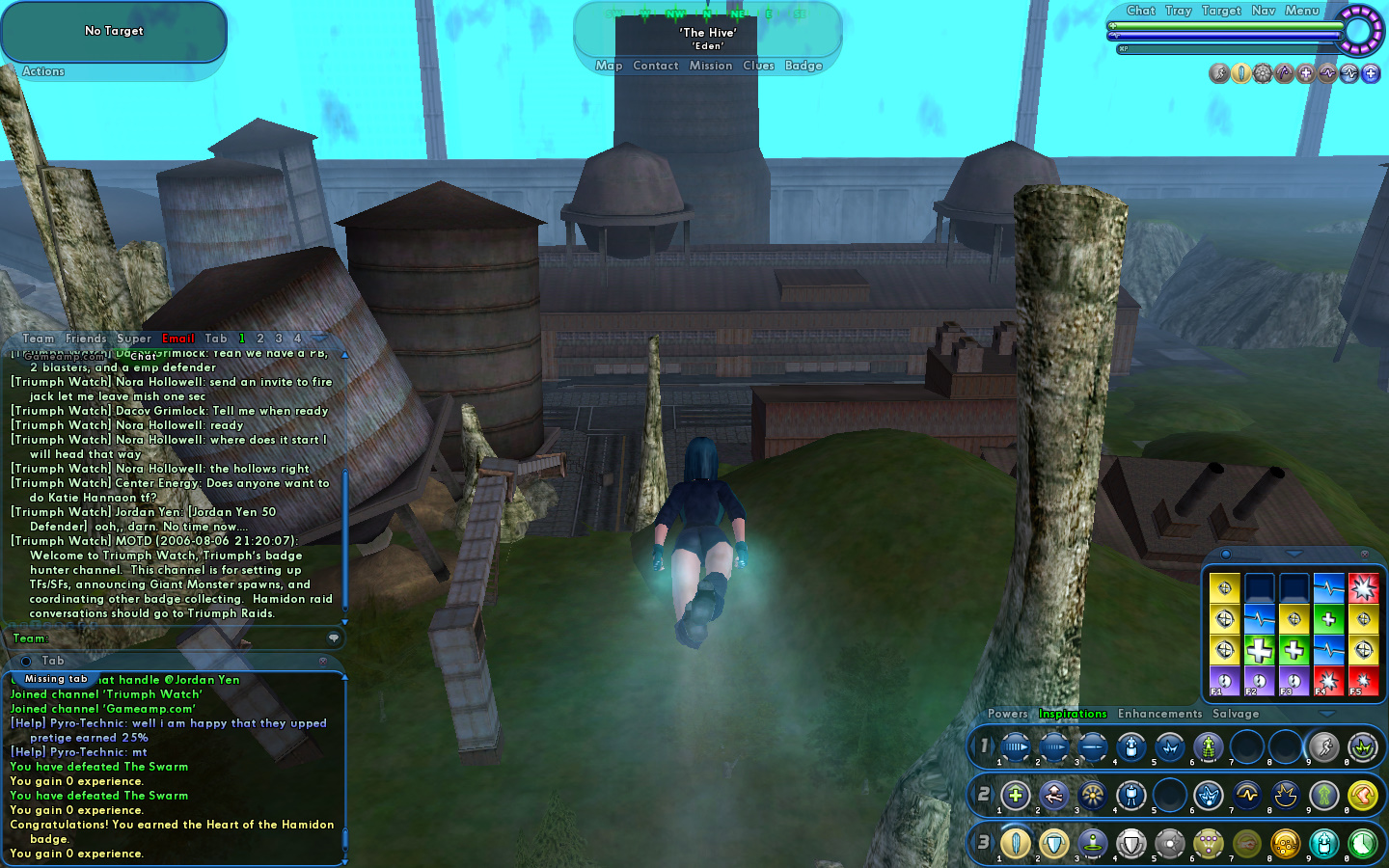The image size is (1389, 868).
Task: Switch chat to the Super tab
Action: tap(134, 339)
